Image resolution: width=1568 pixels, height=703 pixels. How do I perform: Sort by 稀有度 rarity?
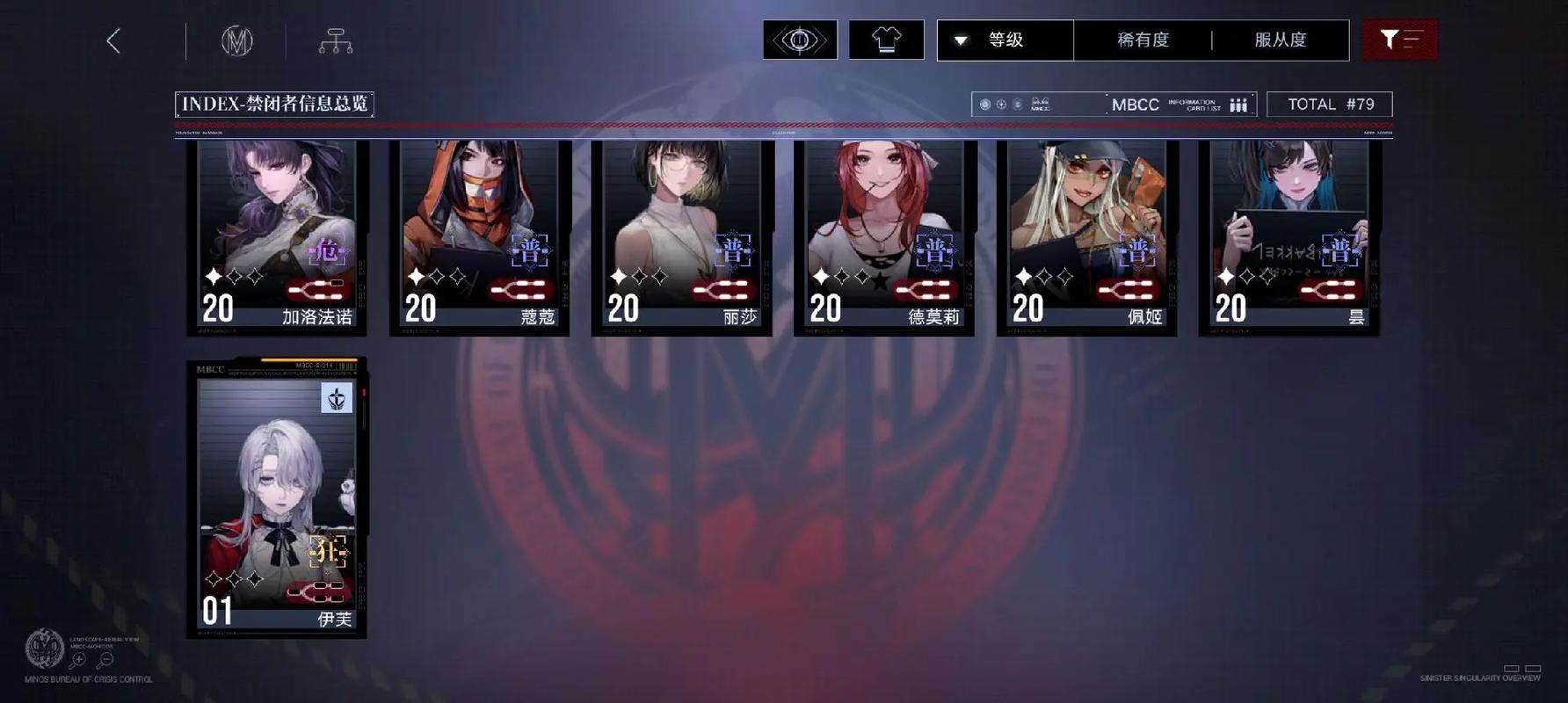pyautogui.click(x=1143, y=40)
